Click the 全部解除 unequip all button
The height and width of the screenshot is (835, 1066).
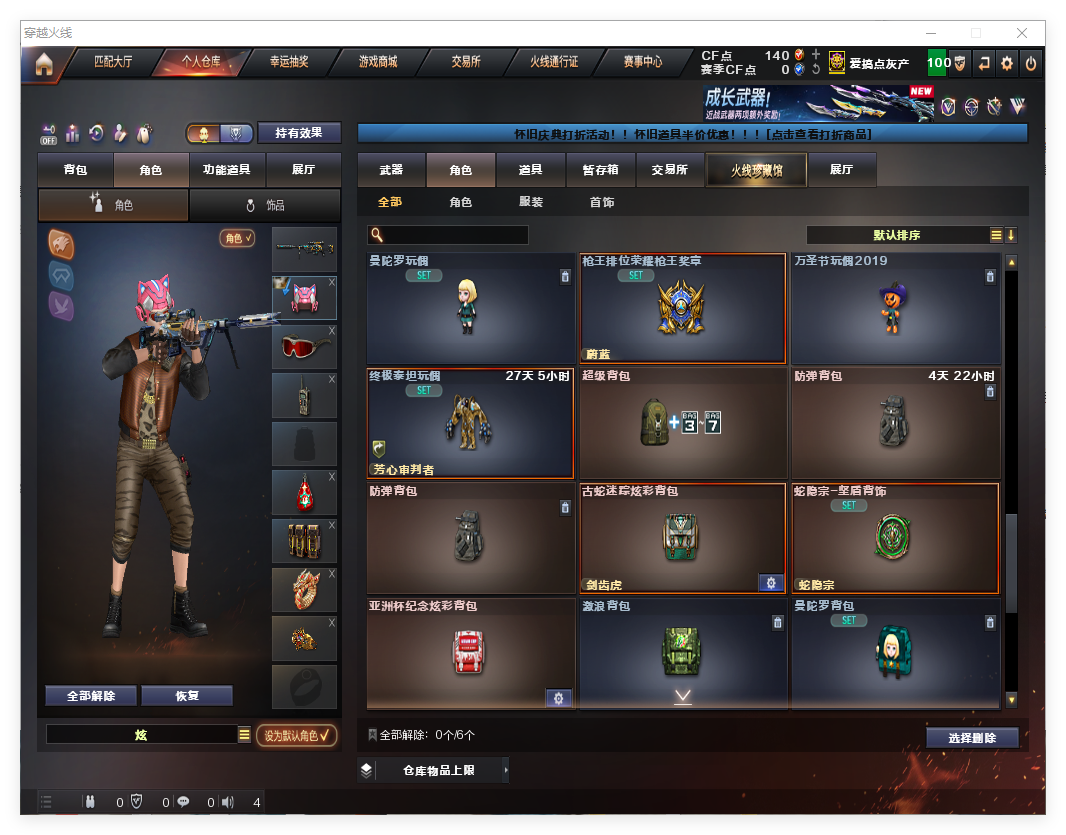tap(91, 696)
